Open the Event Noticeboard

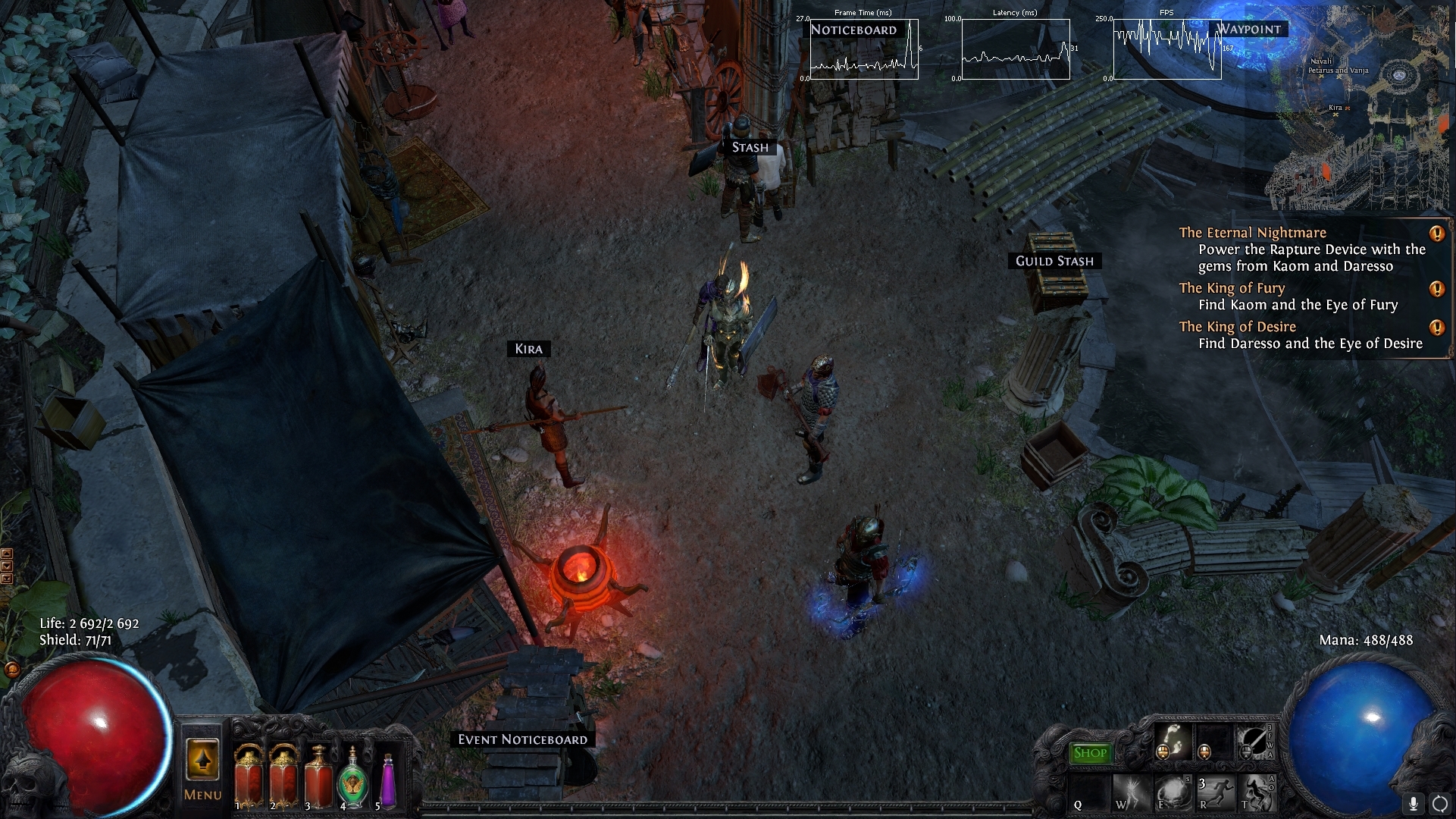(522, 738)
